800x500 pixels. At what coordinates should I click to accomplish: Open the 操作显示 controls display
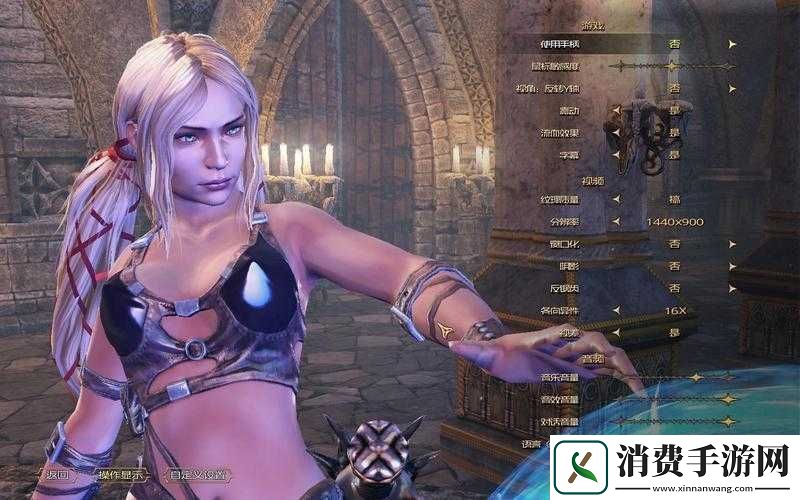pos(120,474)
